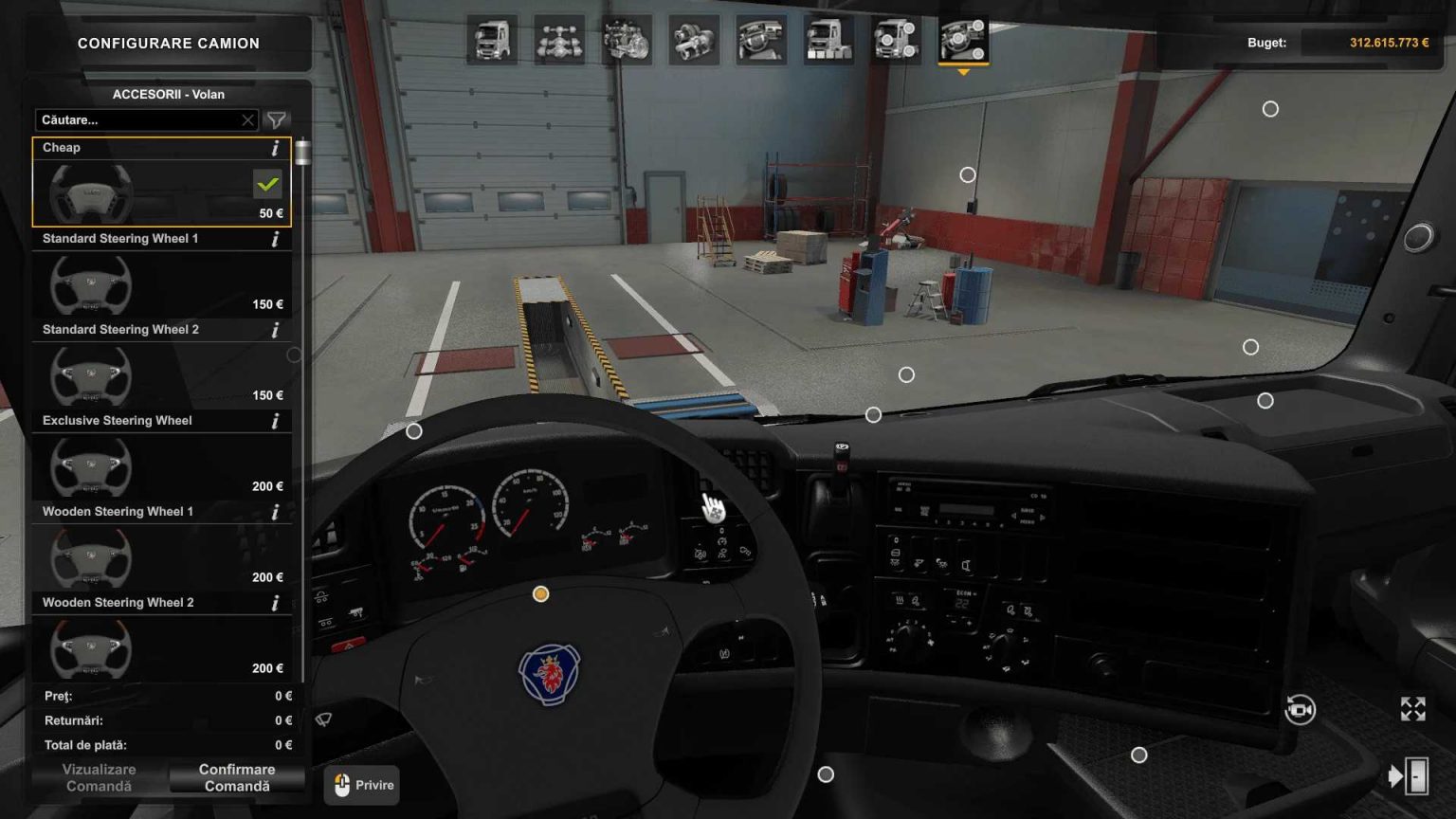Open info for Exclusive Steering Wheel
This screenshot has width=1456, height=819.
(x=275, y=421)
